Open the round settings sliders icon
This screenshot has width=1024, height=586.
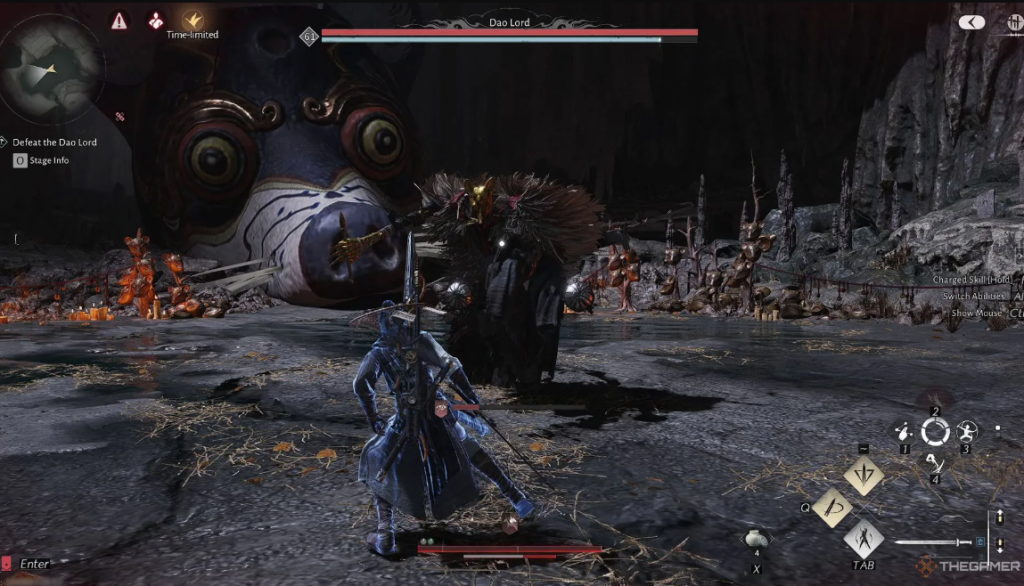click(x=1014, y=22)
